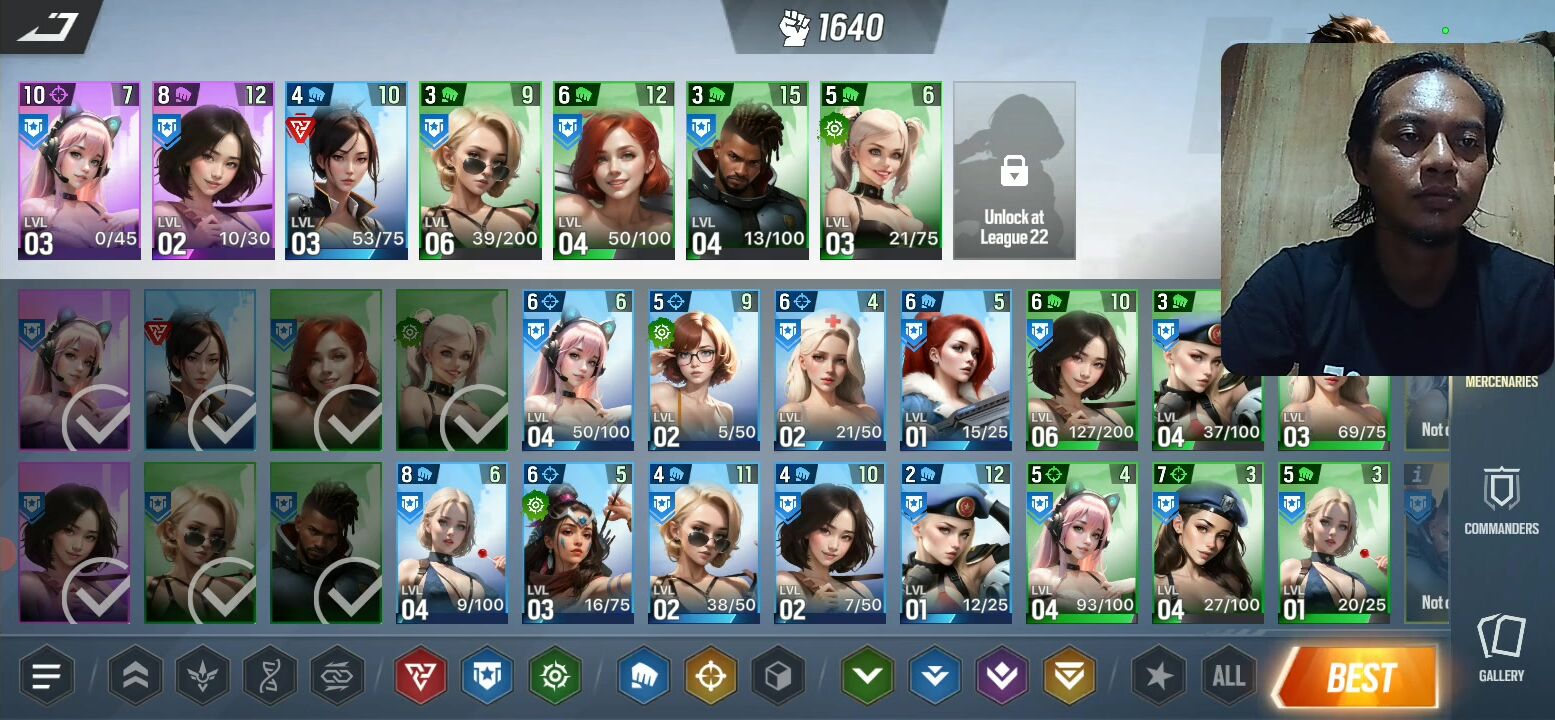Viewport: 1555px width, 720px height.
Task: Filter by blue fist class
Action: coord(643,677)
